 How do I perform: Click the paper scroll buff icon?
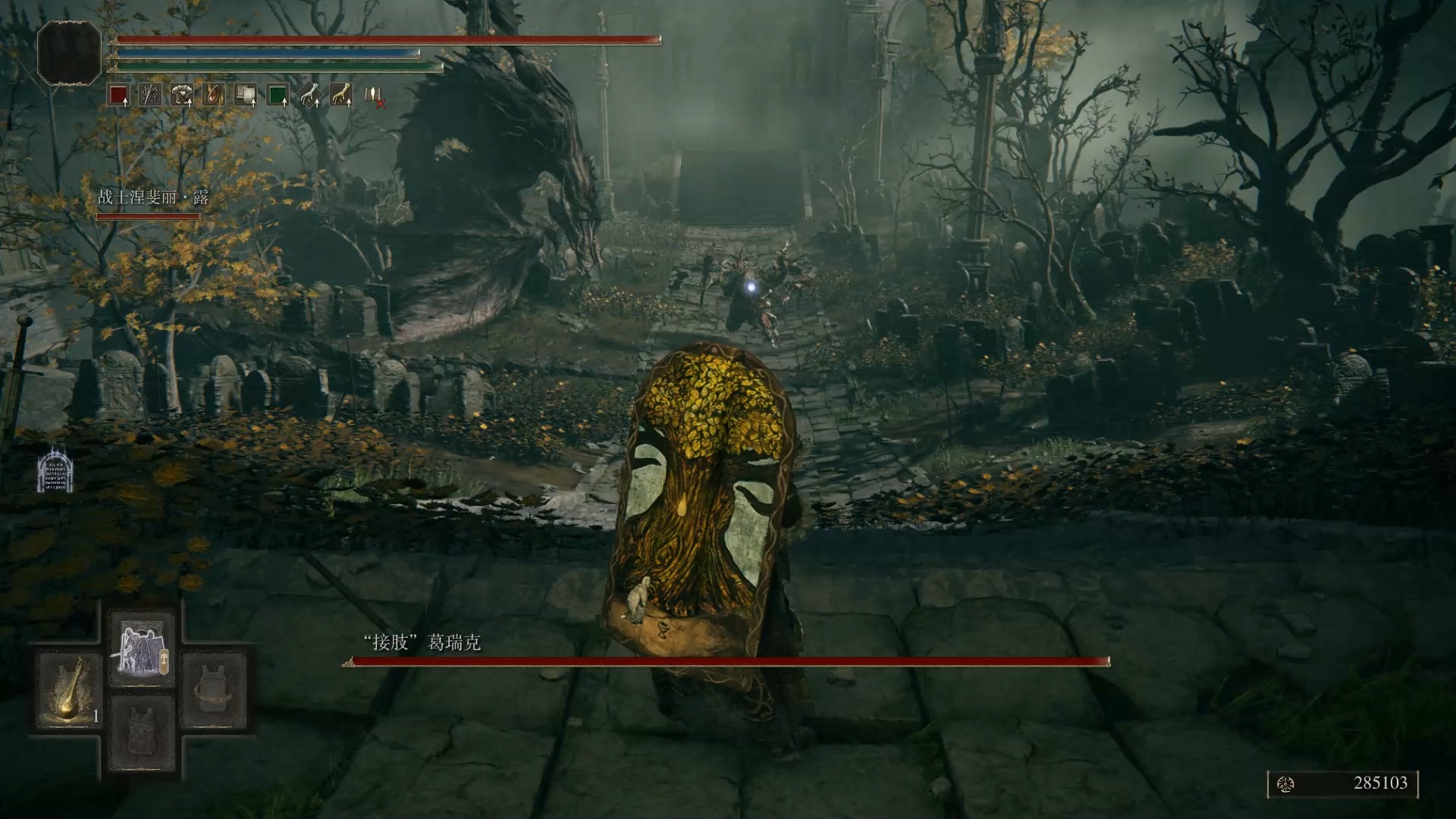246,96
